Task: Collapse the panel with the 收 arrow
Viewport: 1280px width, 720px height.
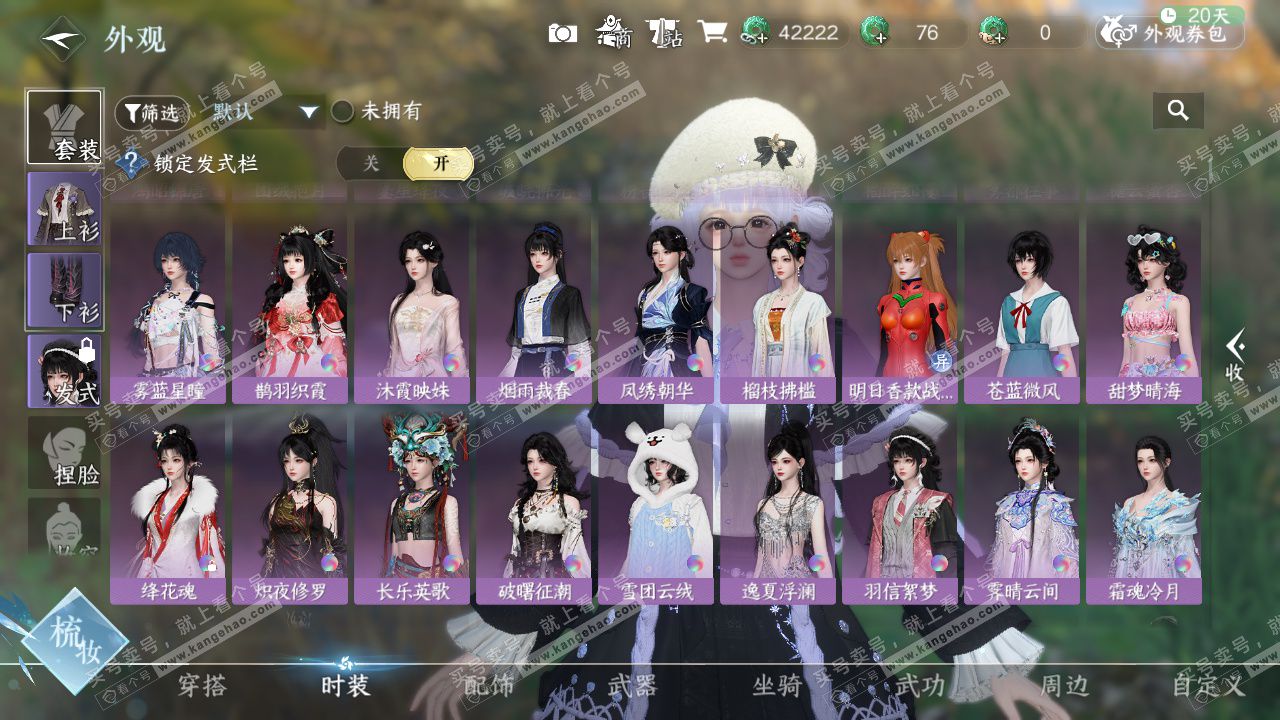Action: (1236, 355)
